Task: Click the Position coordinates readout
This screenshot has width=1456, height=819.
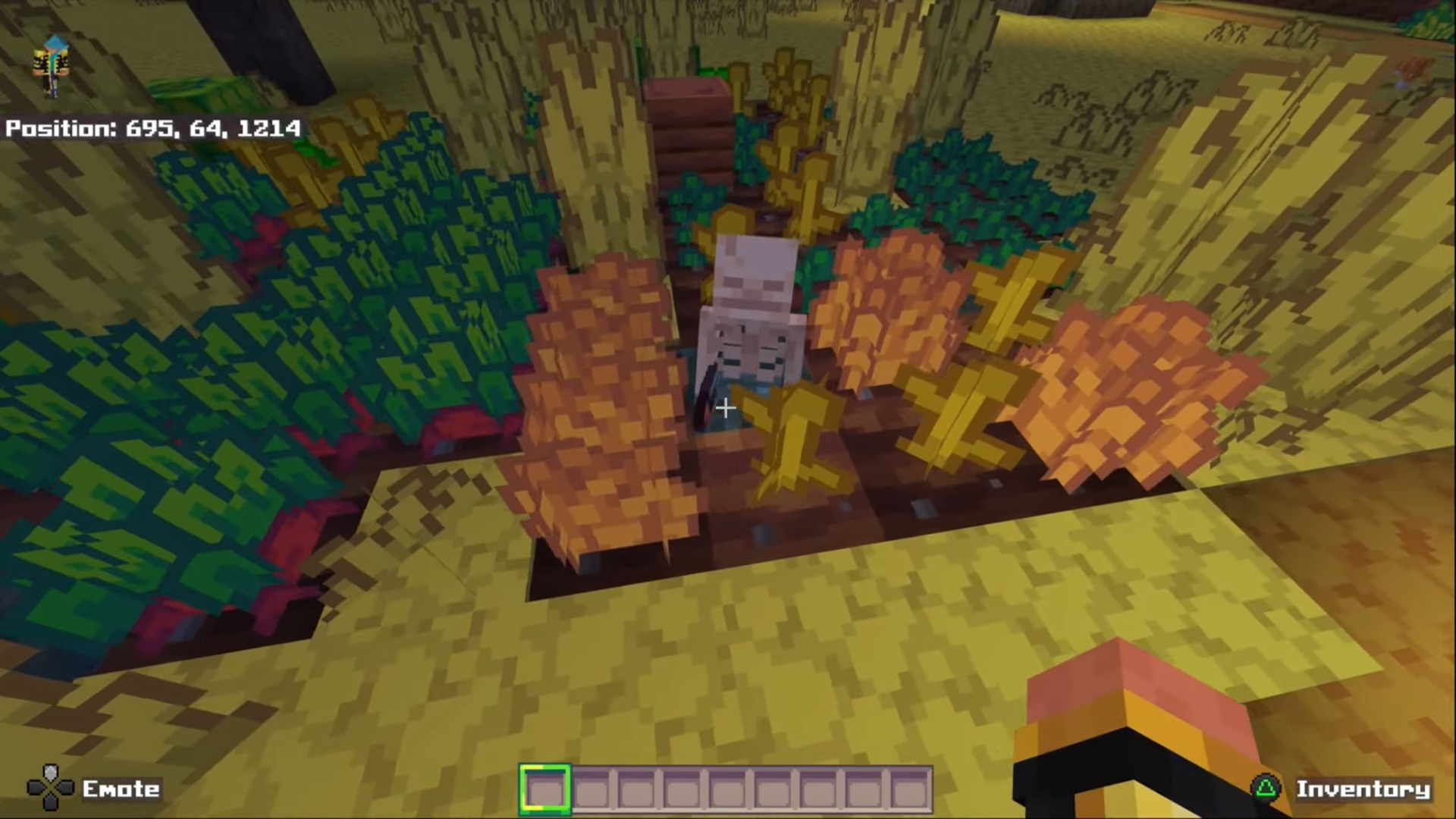Action: [152, 129]
